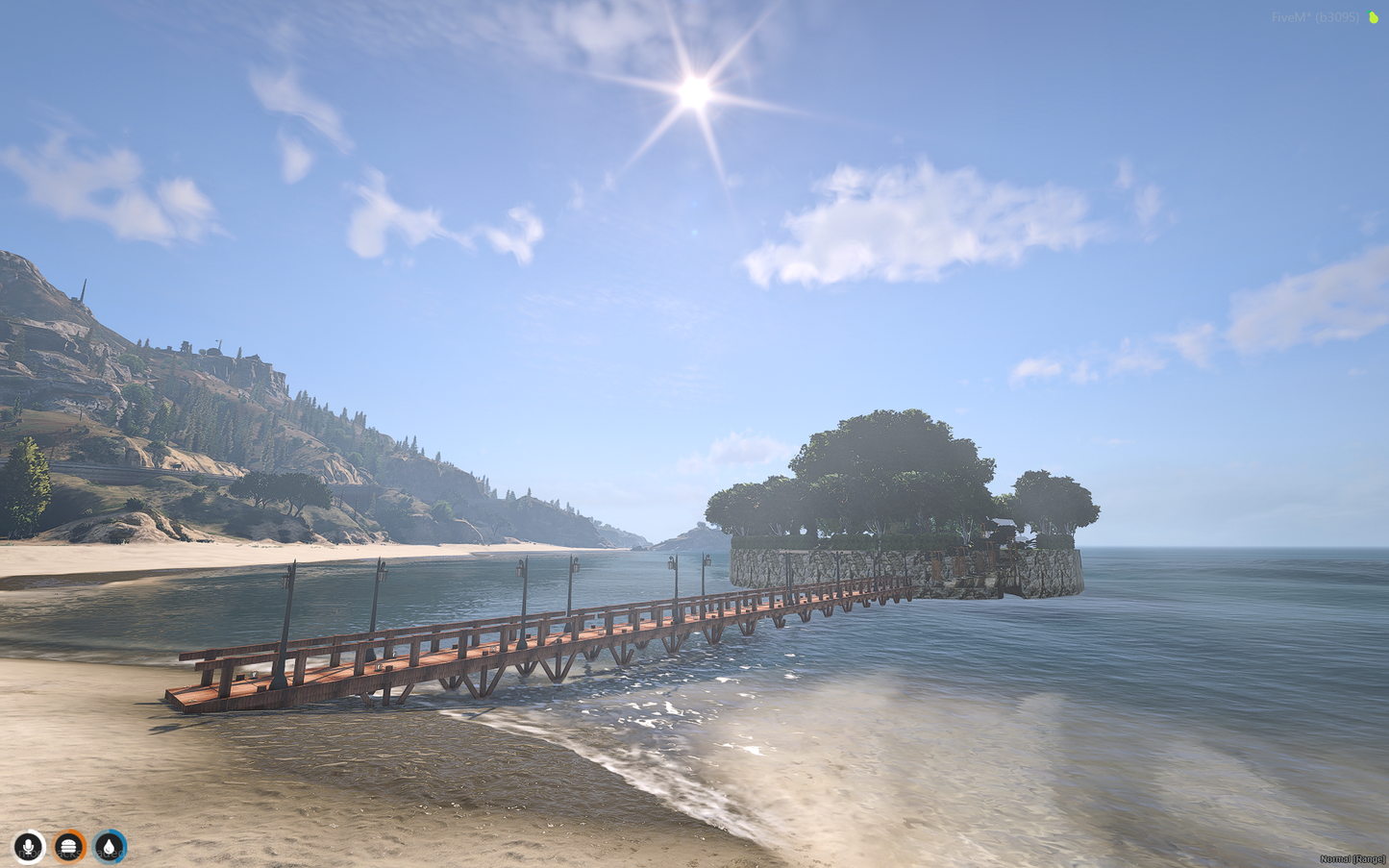Select the burger hunger icon

pos(69,847)
